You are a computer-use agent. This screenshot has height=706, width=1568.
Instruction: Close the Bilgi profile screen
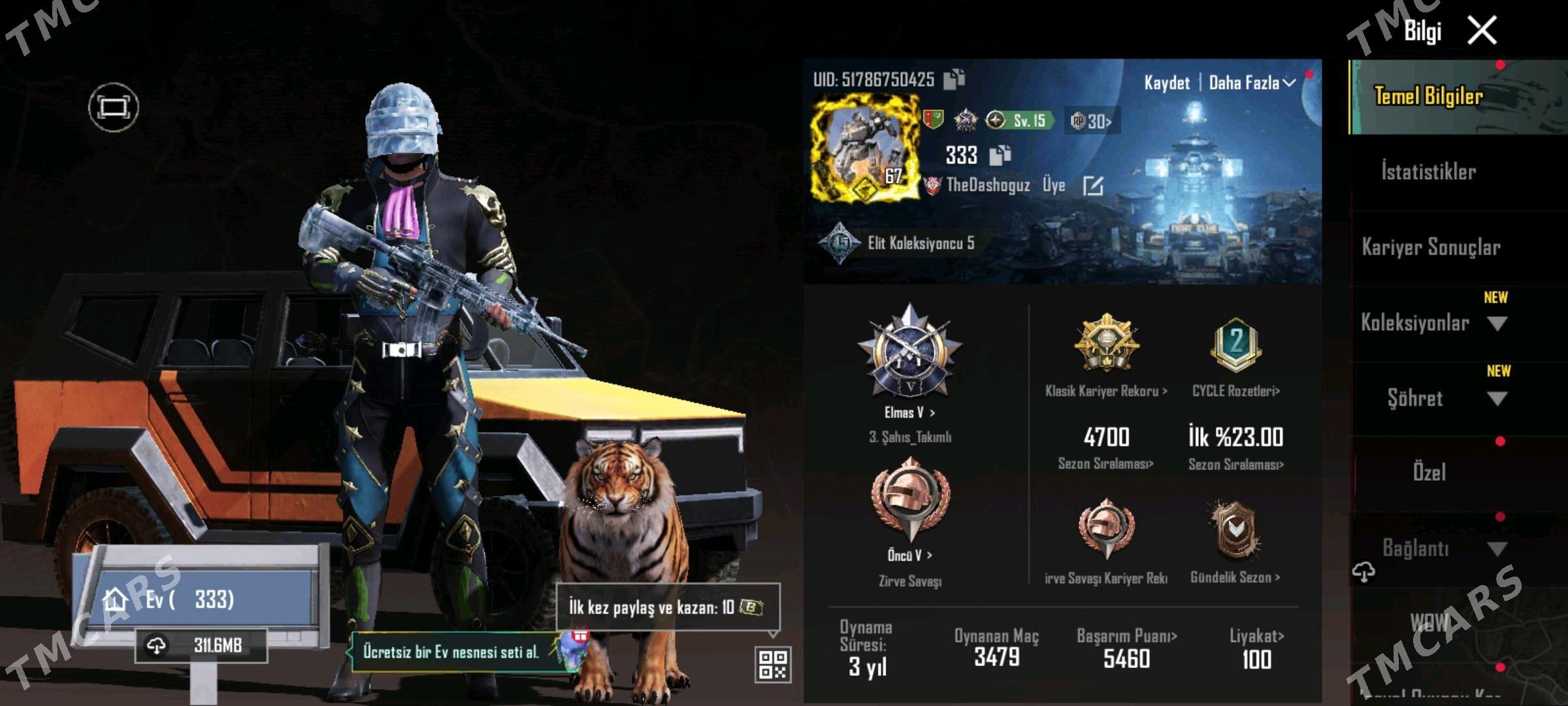[x=1482, y=31]
